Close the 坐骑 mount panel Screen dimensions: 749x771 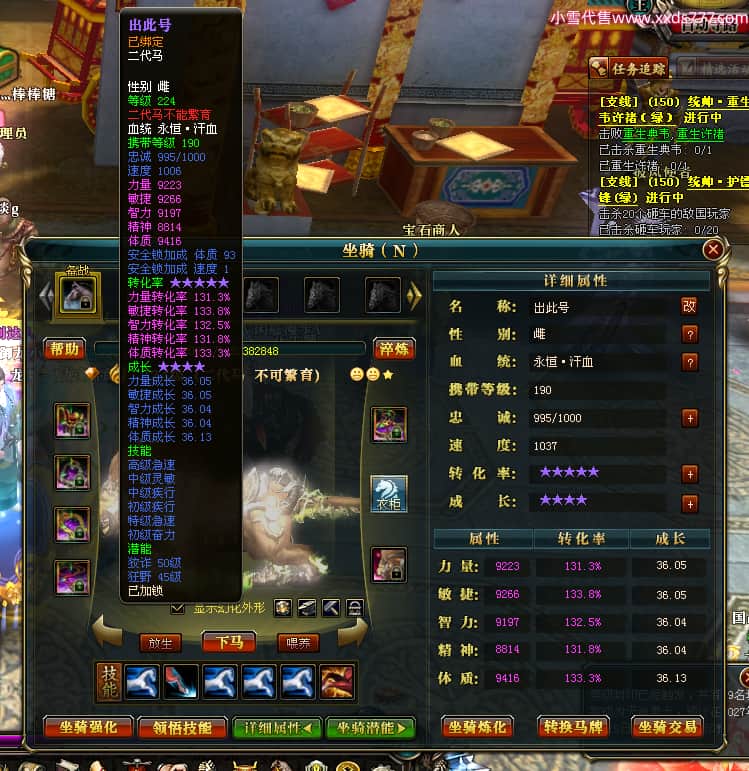pos(712,250)
